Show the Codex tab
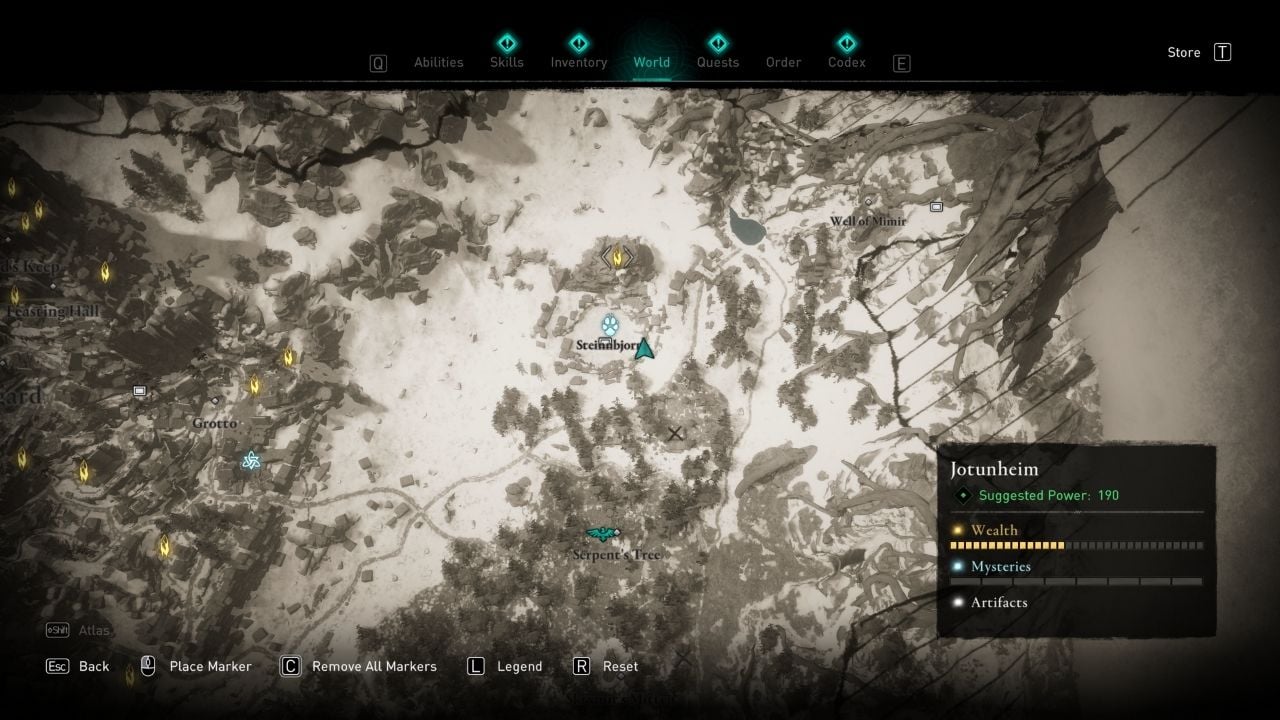The image size is (1280, 720). [846, 62]
